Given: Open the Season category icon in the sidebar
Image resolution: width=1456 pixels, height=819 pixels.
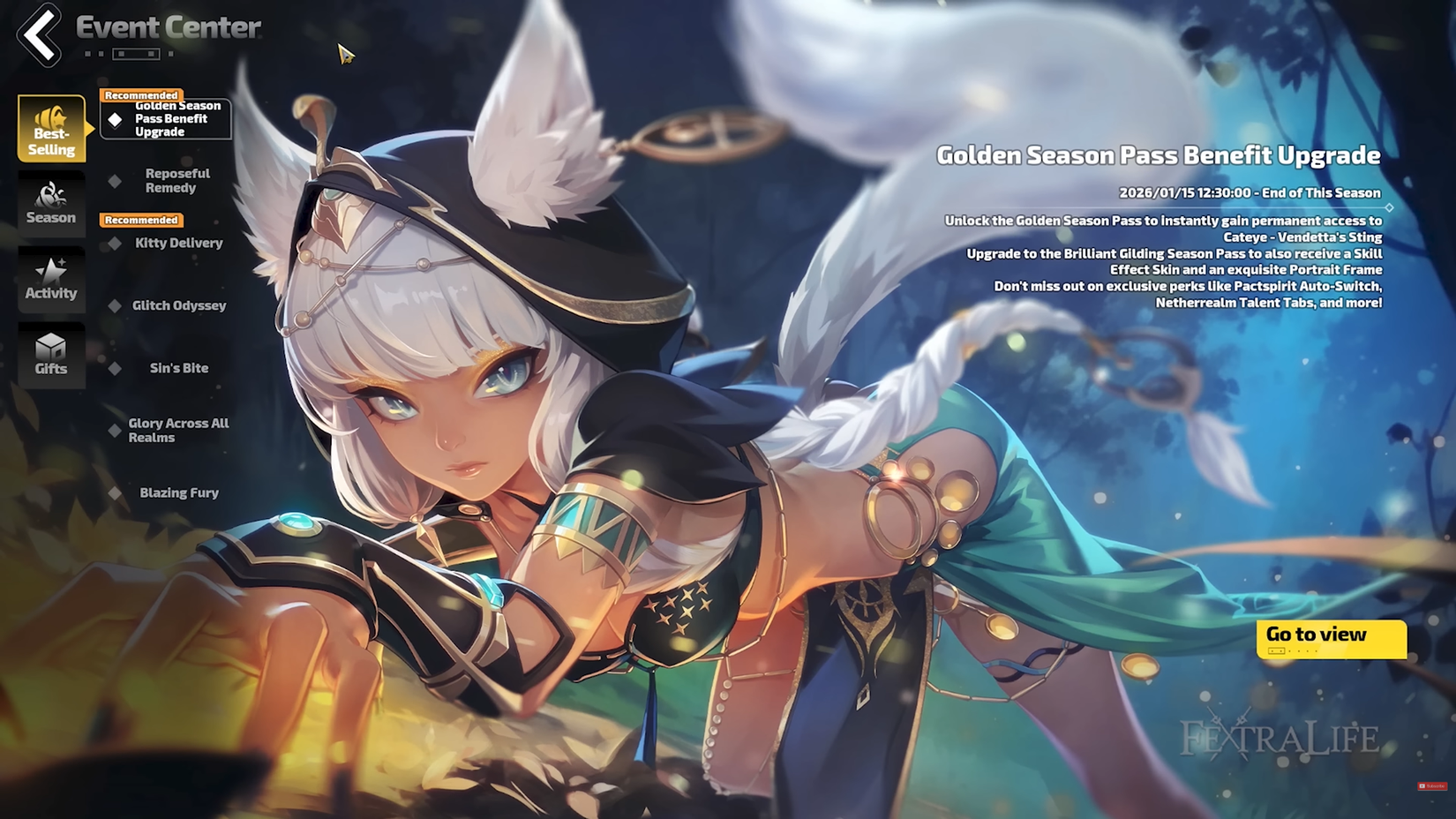Looking at the screenshot, I should [50, 204].
